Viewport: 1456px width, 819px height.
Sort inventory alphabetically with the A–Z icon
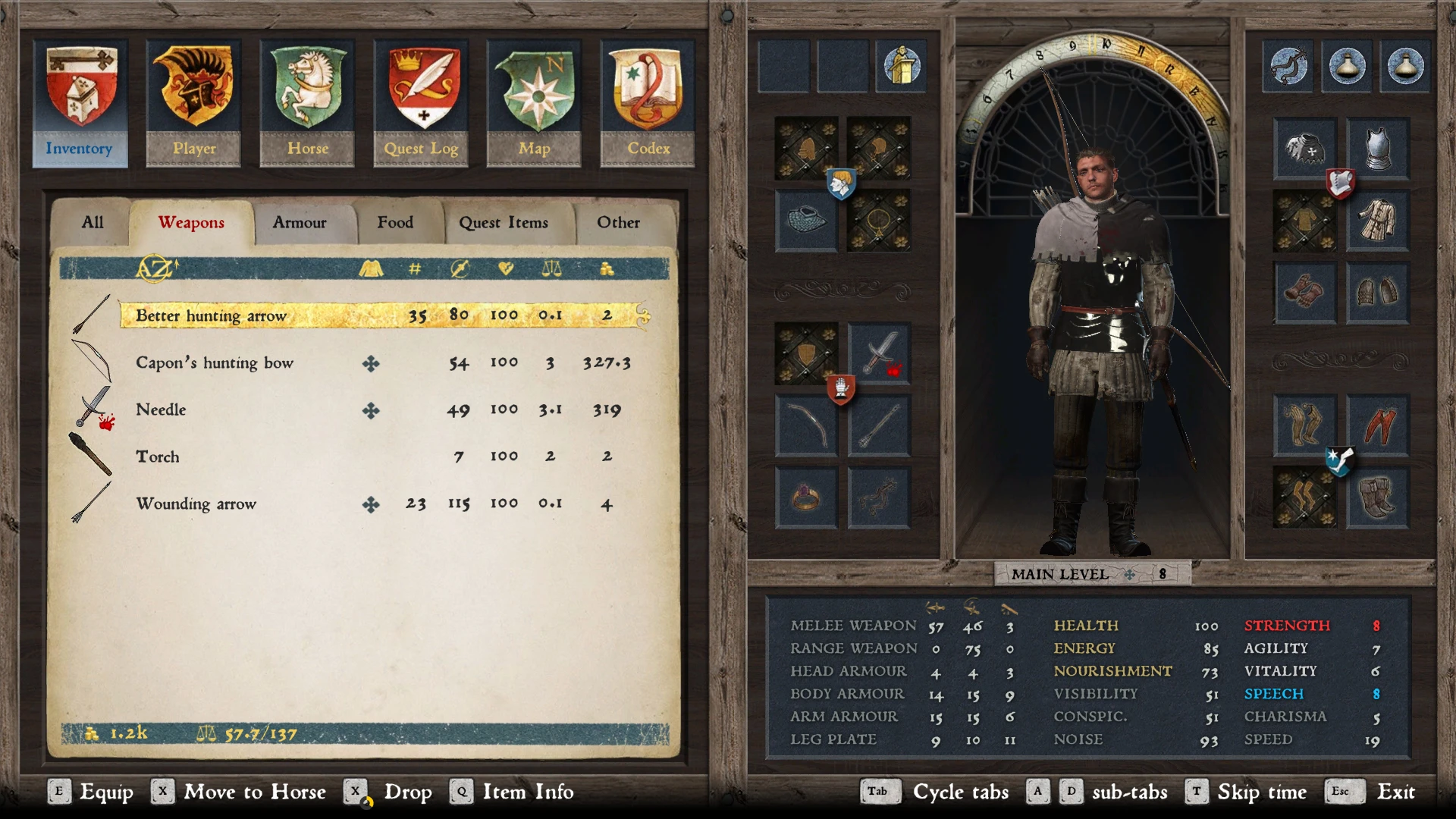(152, 269)
